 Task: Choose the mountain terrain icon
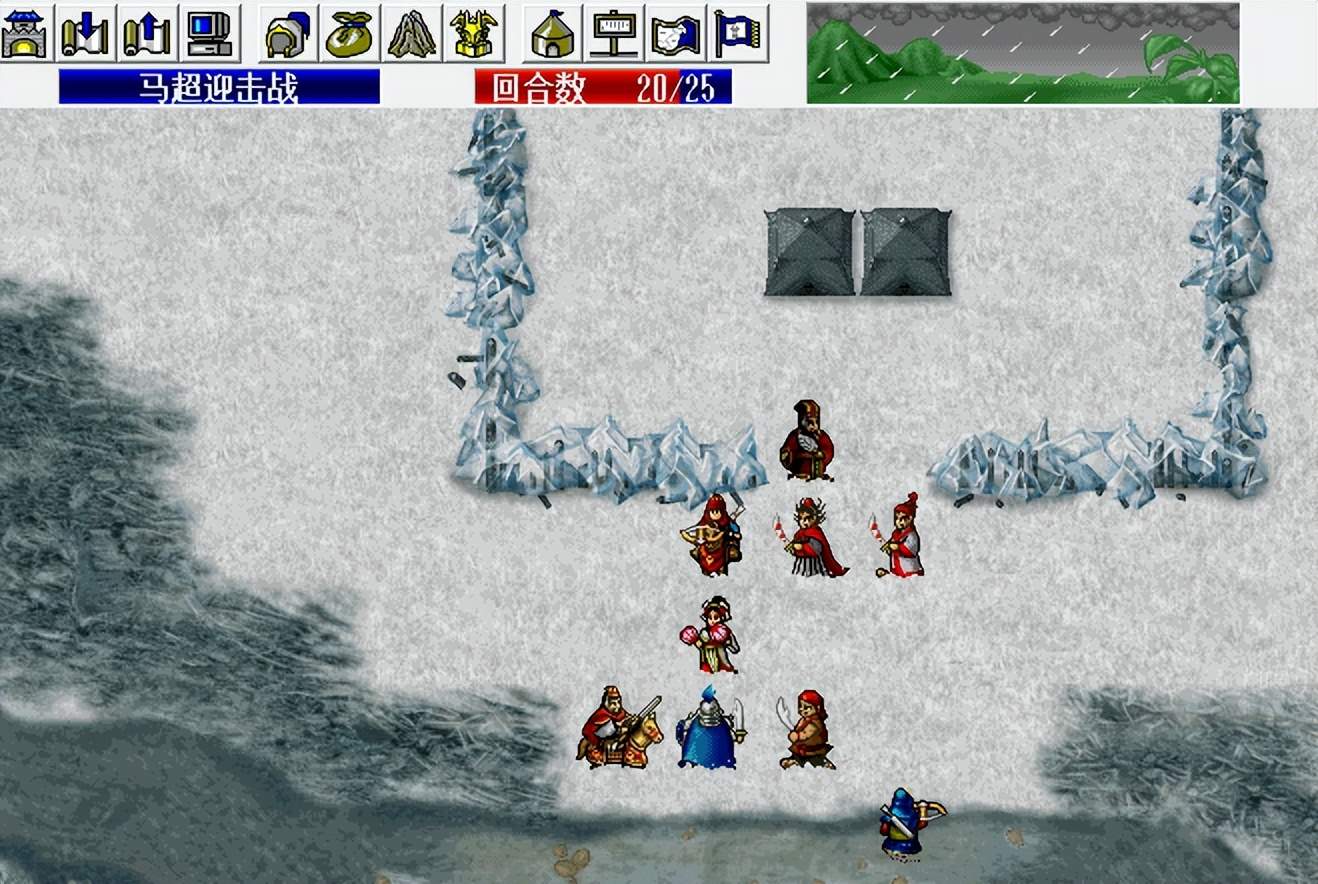pos(412,33)
